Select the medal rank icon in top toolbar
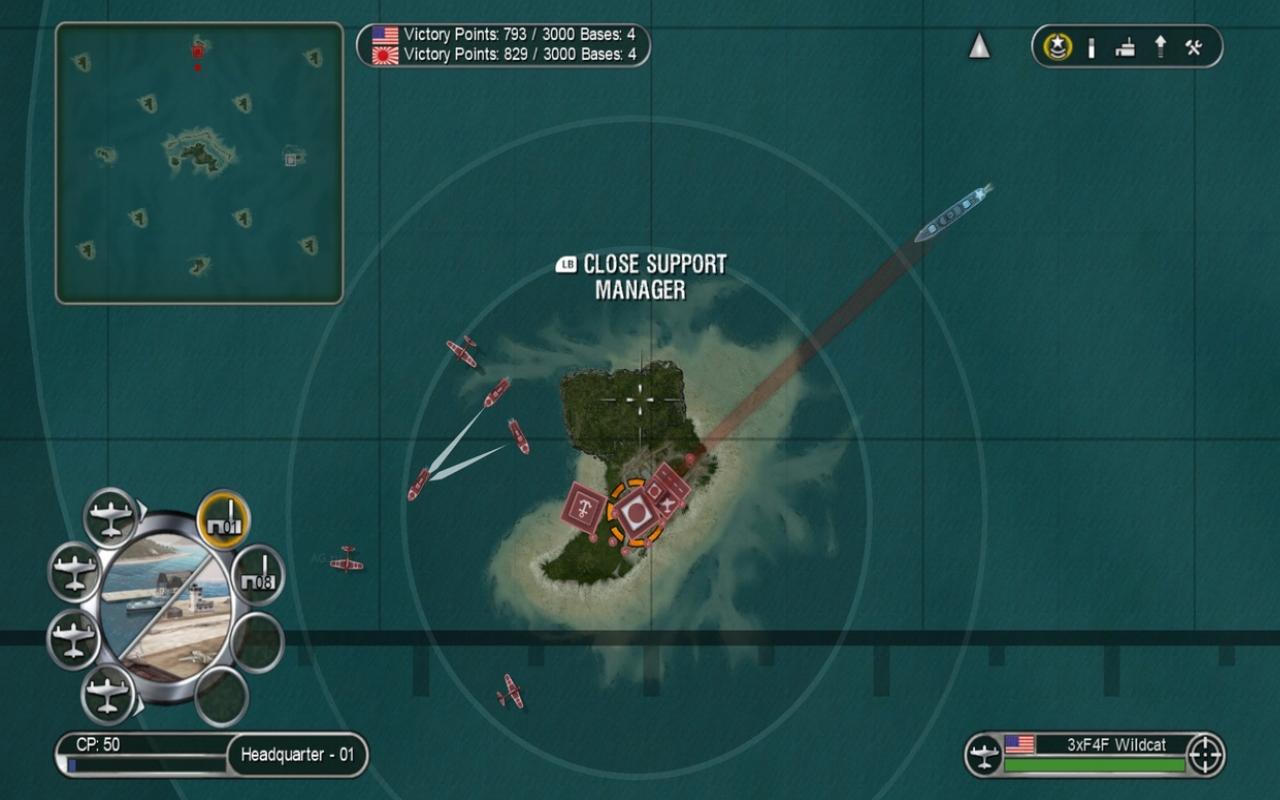Screen dimensions: 1280x800 coord(1057,46)
